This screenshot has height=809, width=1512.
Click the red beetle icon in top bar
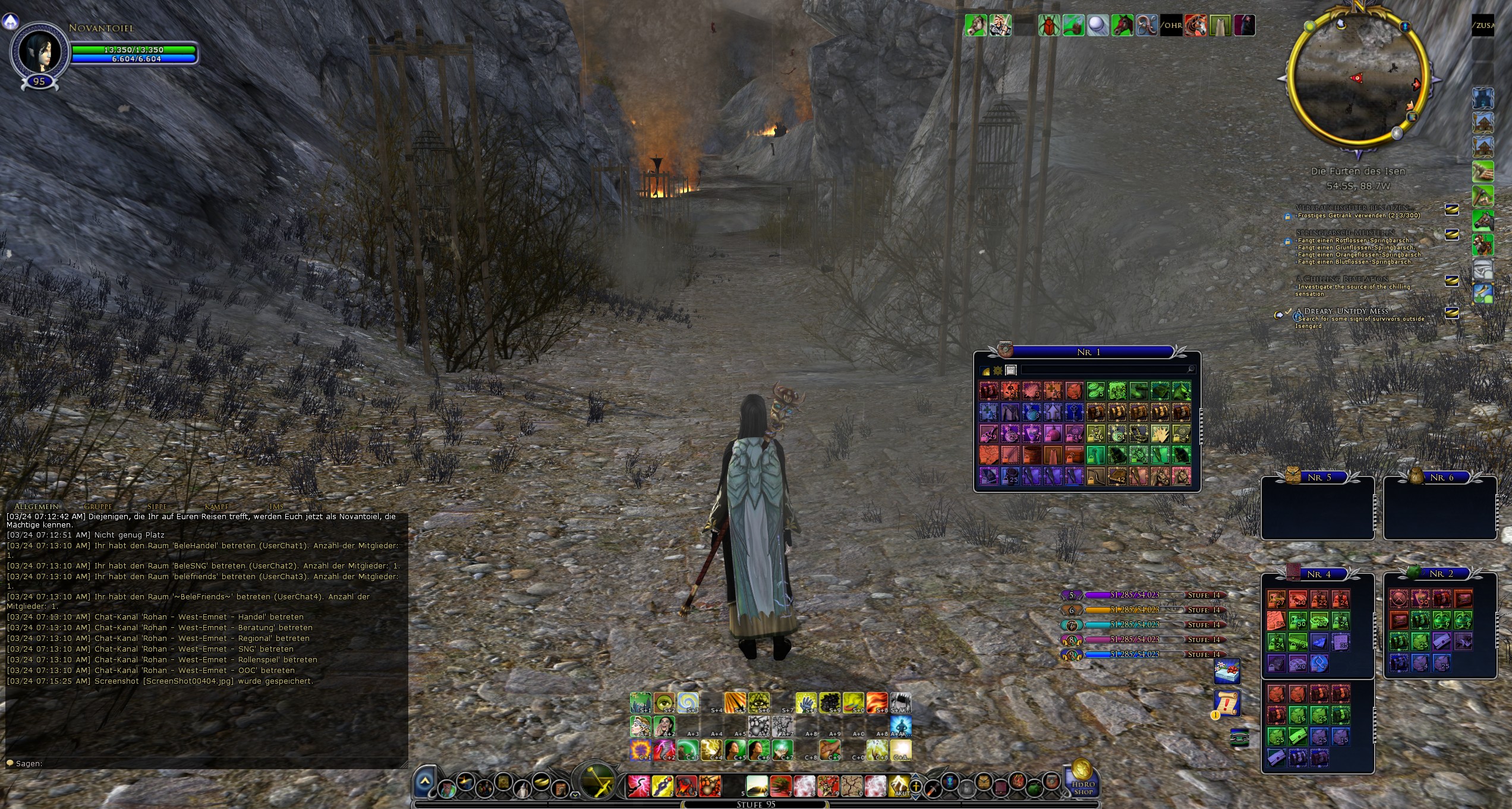pyautogui.click(x=1048, y=26)
